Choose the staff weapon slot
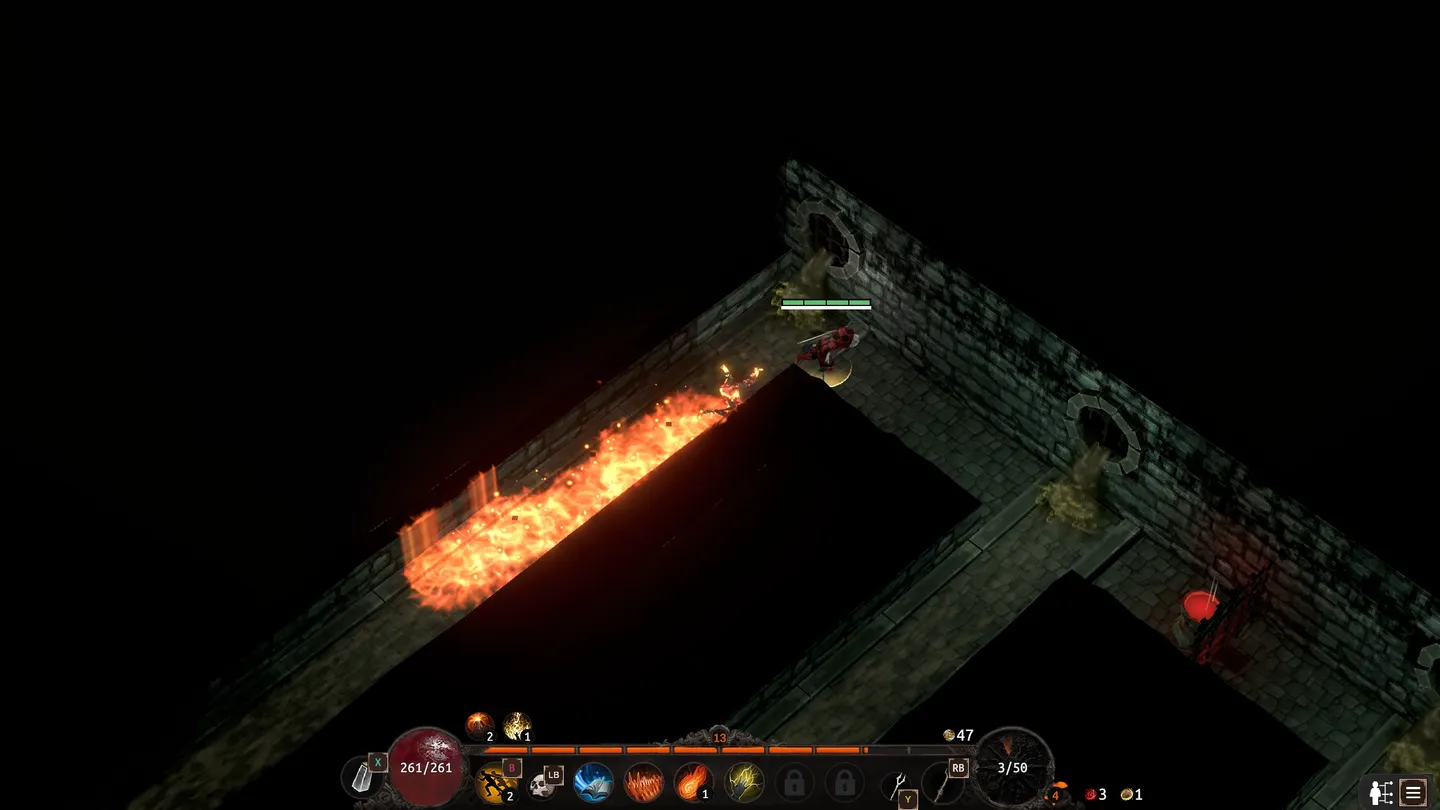Image resolution: width=1440 pixels, height=810 pixels. tap(942, 783)
